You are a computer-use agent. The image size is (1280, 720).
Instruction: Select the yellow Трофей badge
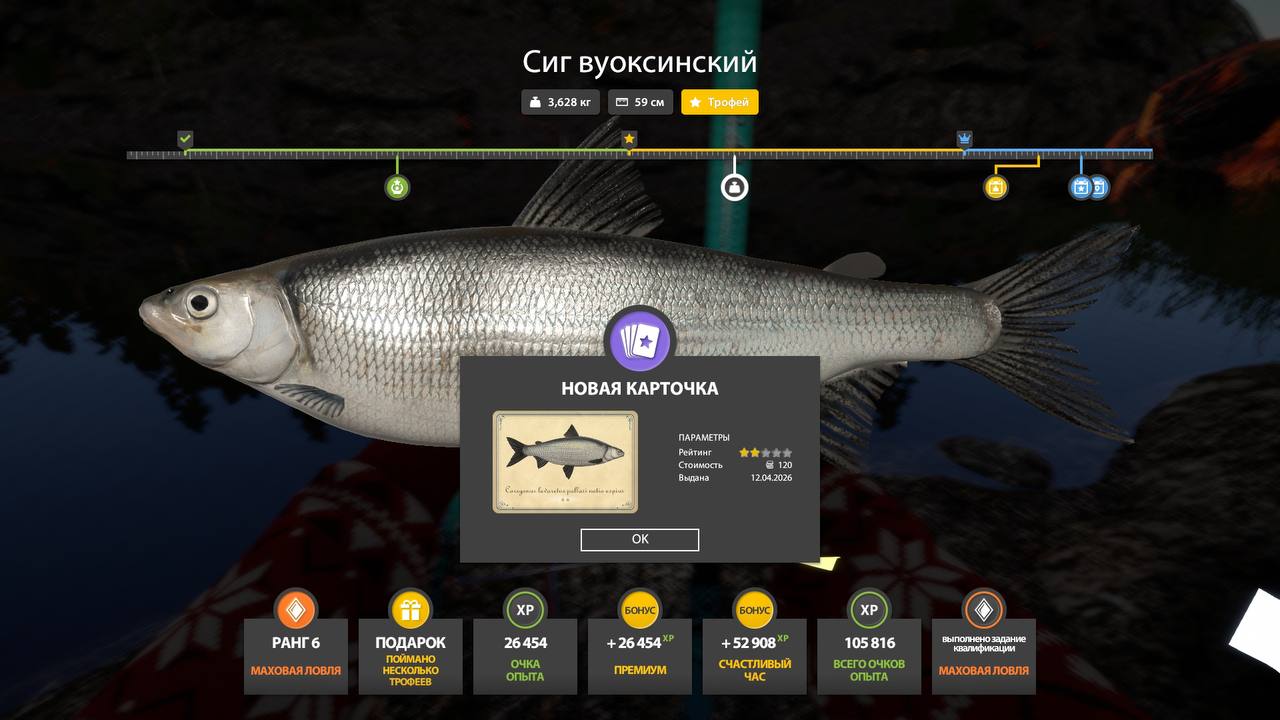click(720, 102)
